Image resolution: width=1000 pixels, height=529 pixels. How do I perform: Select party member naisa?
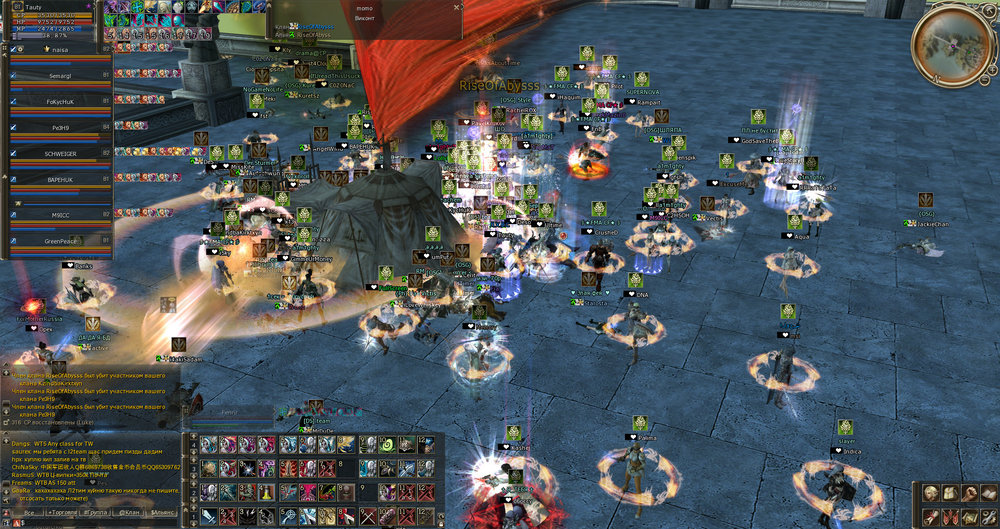point(55,48)
